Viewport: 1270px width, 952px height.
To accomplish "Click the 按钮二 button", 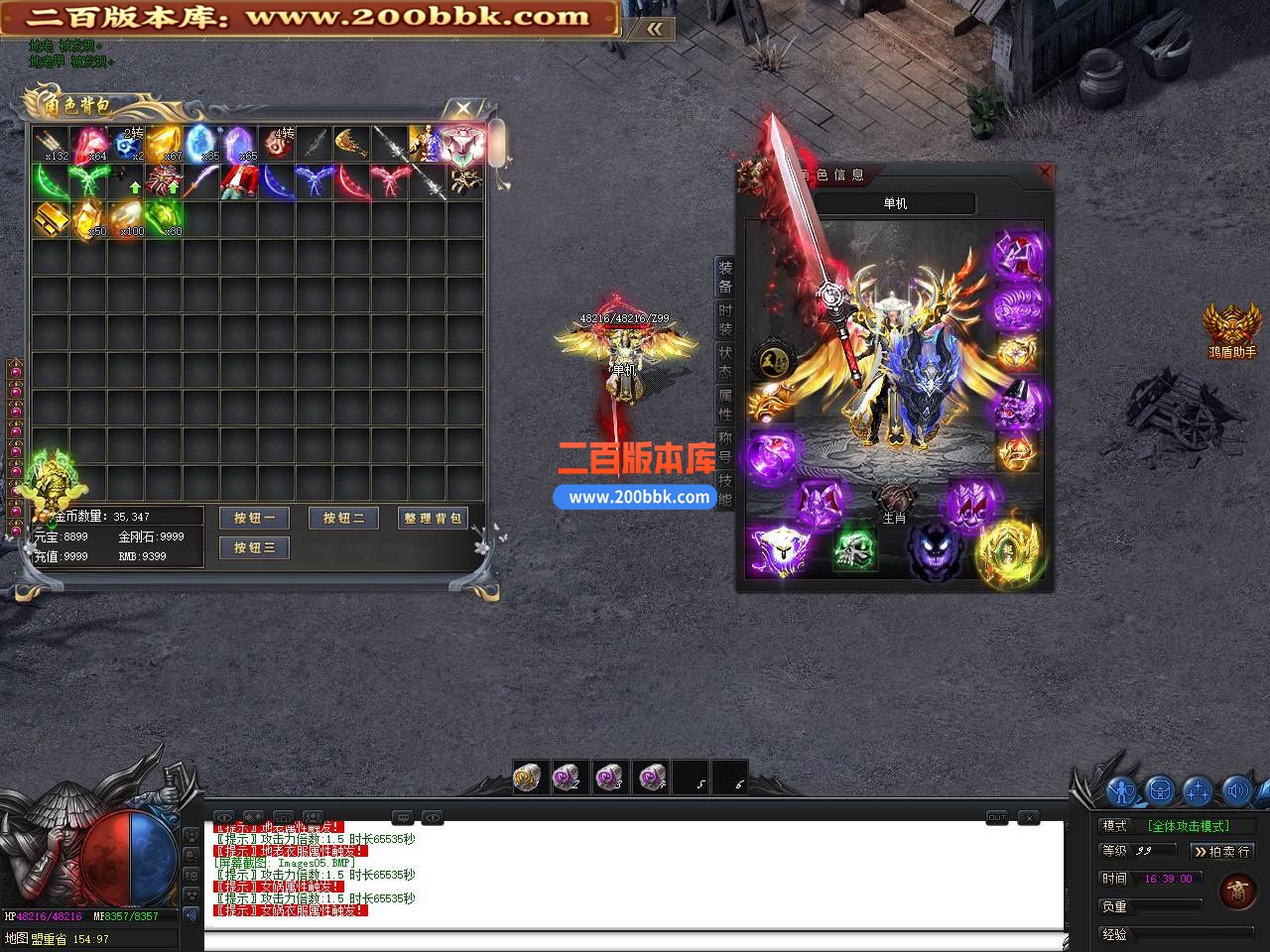I will point(343,518).
